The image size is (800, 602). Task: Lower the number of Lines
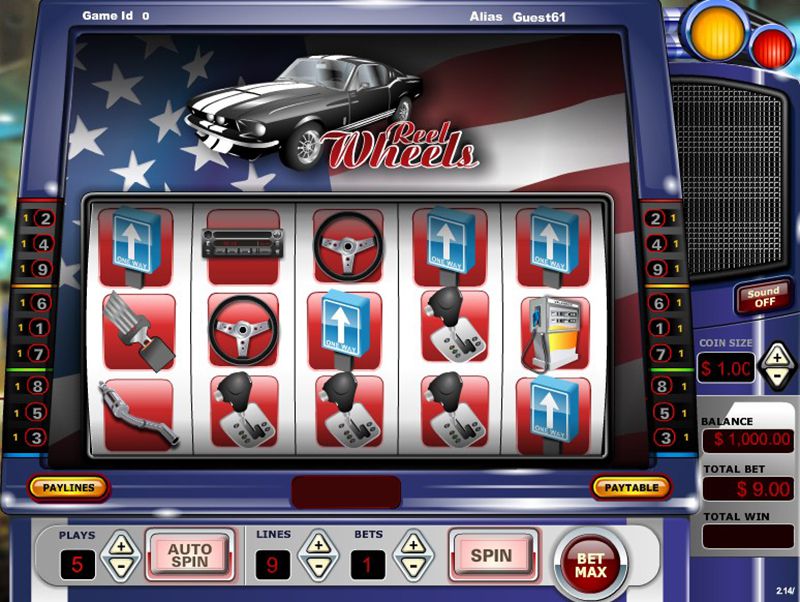pos(318,567)
